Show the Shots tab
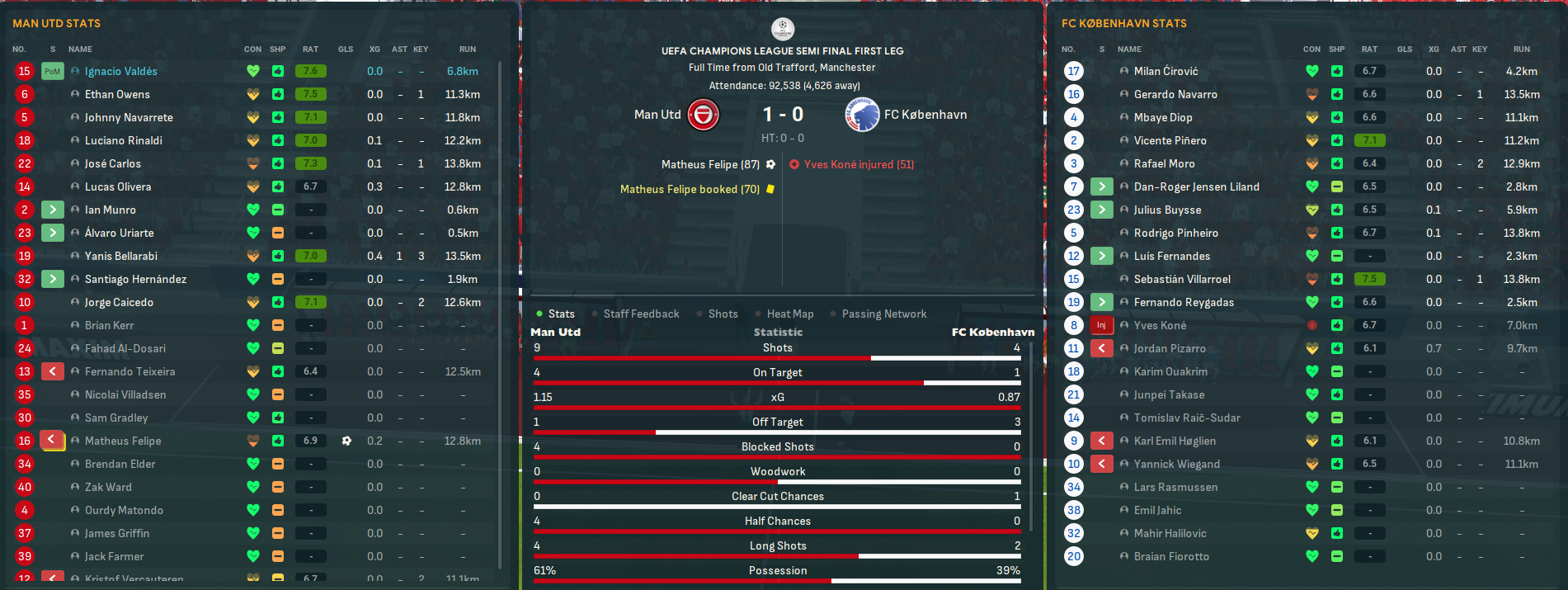Screen dimensions: 1568x590 [x=723, y=314]
